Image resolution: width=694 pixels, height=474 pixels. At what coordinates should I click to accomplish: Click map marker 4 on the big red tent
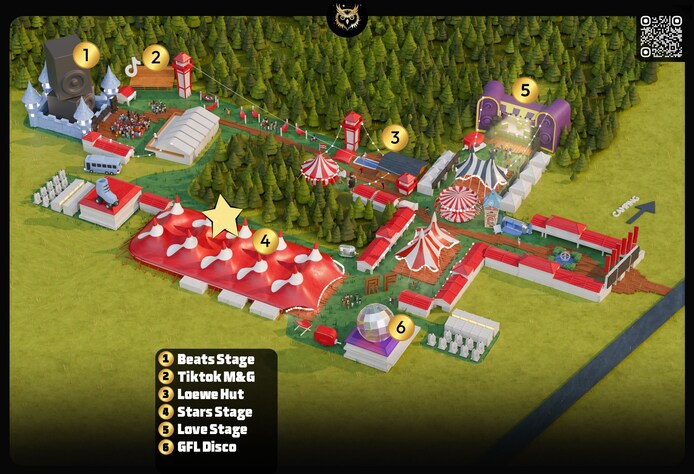point(264,241)
